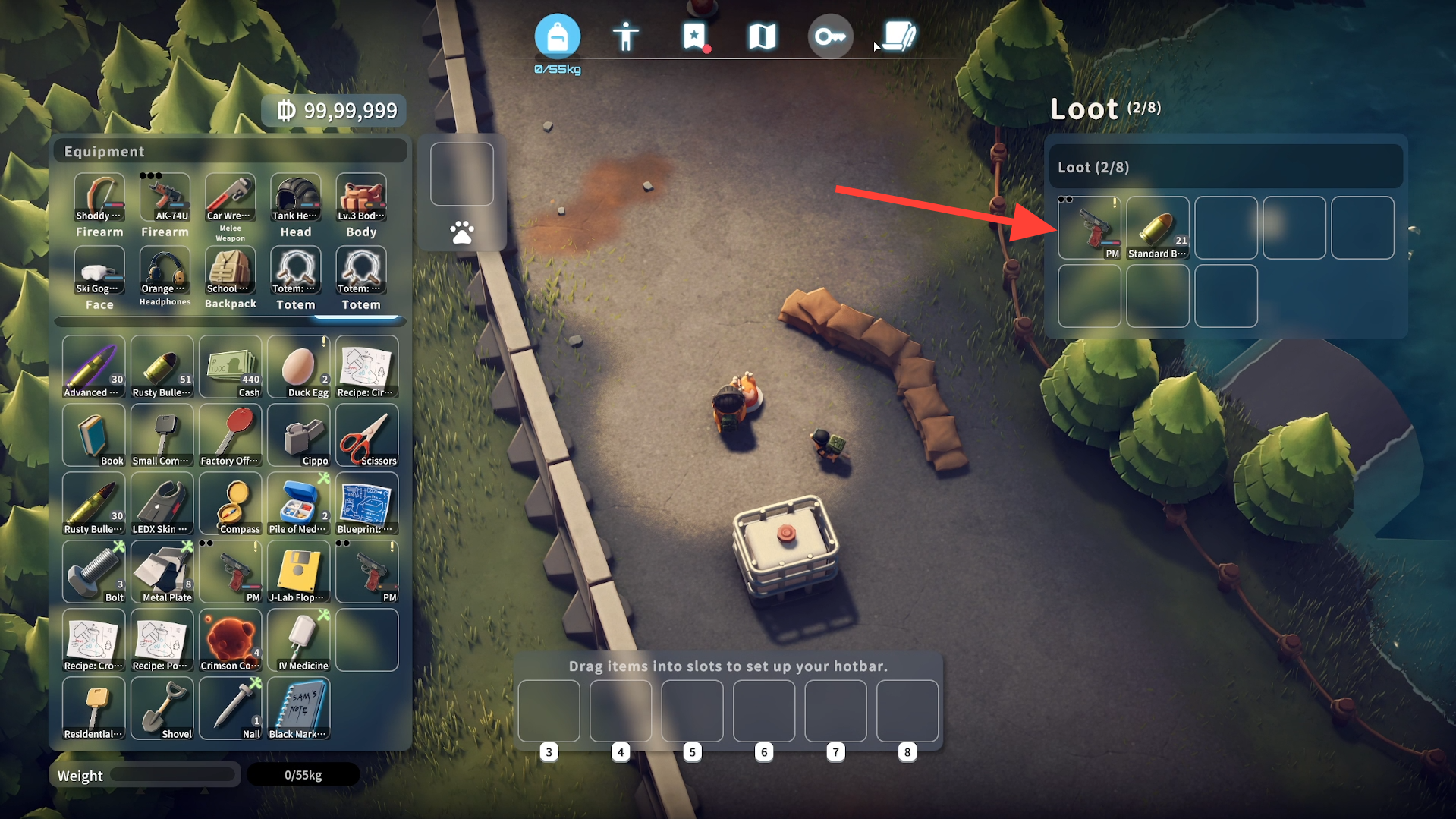1456x819 pixels.
Task: Select the Shovel inventory slot
Action: pos(162,709)
